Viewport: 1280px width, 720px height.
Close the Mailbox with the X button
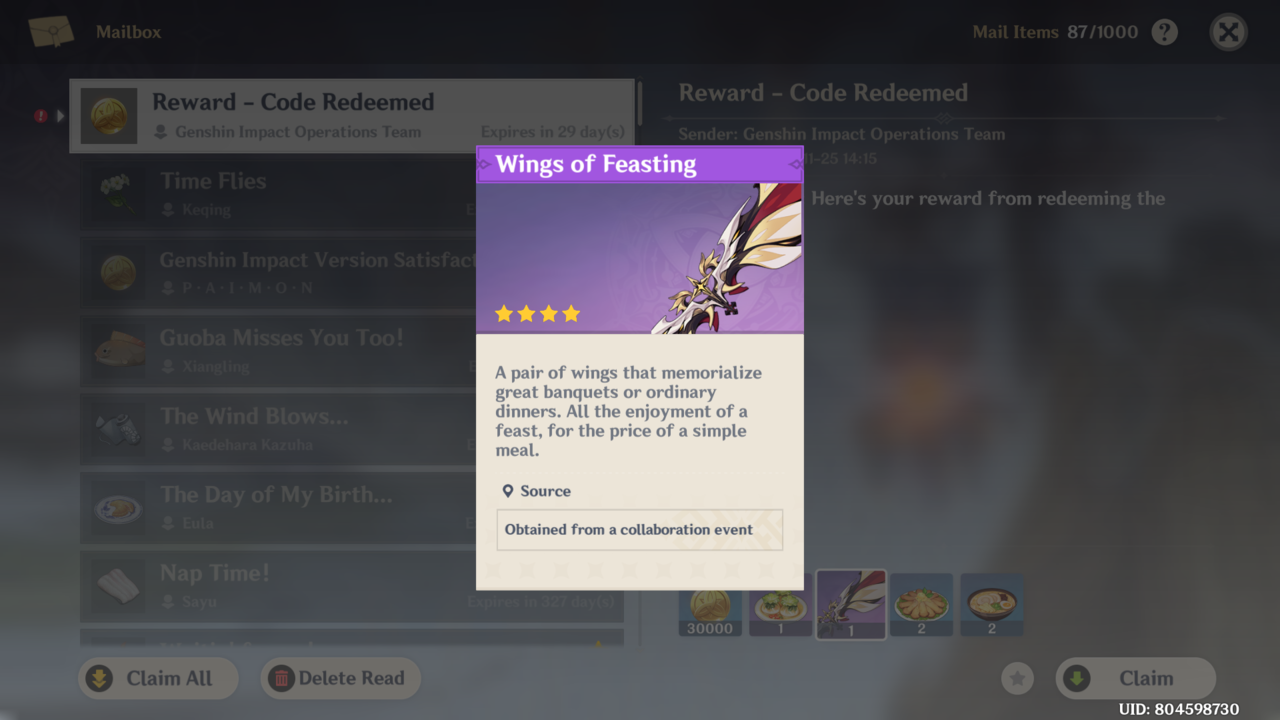tap(1228, 32)
